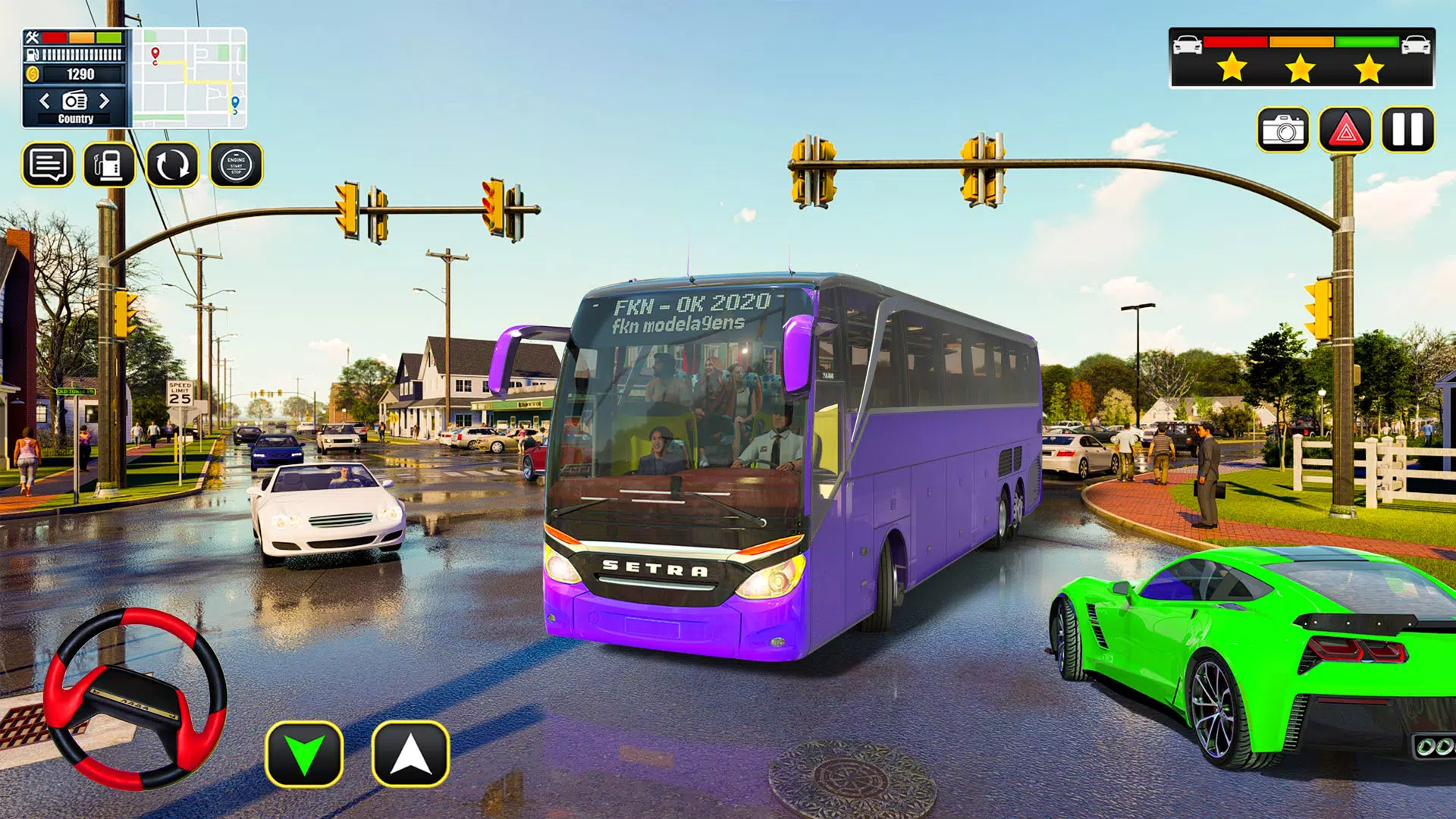Switch to the next radio station
The width and height of the screenshot is (1456, 819).
[105, 101]
